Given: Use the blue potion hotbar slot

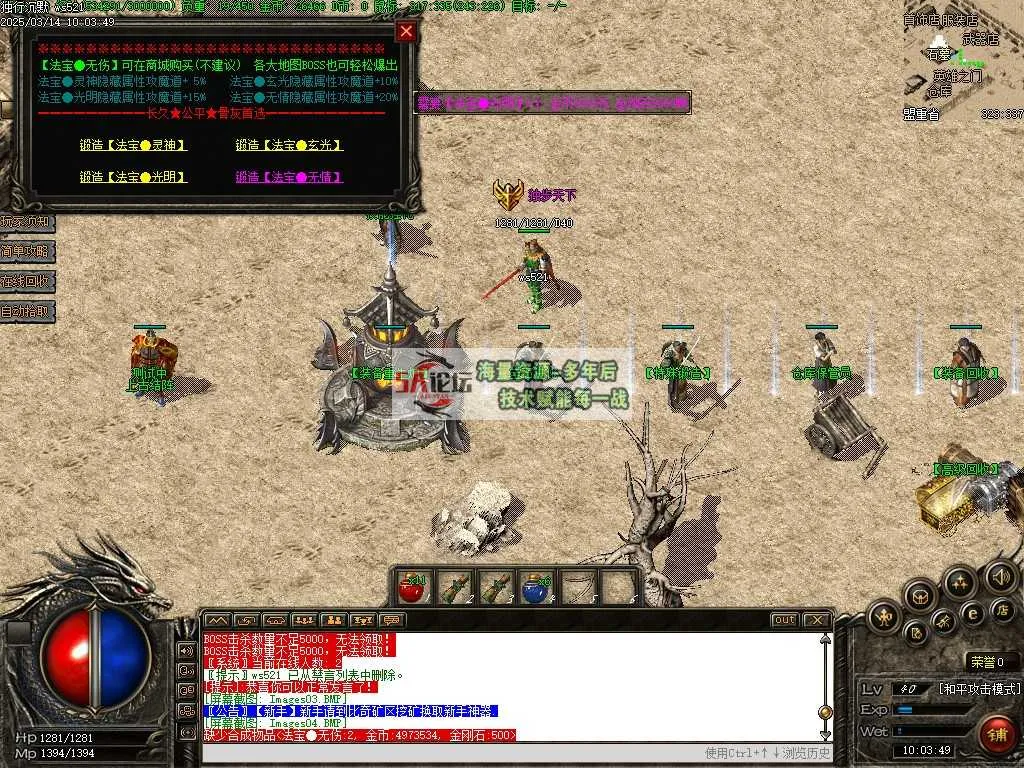Looking at the screenshot, I should coord(537,587).
